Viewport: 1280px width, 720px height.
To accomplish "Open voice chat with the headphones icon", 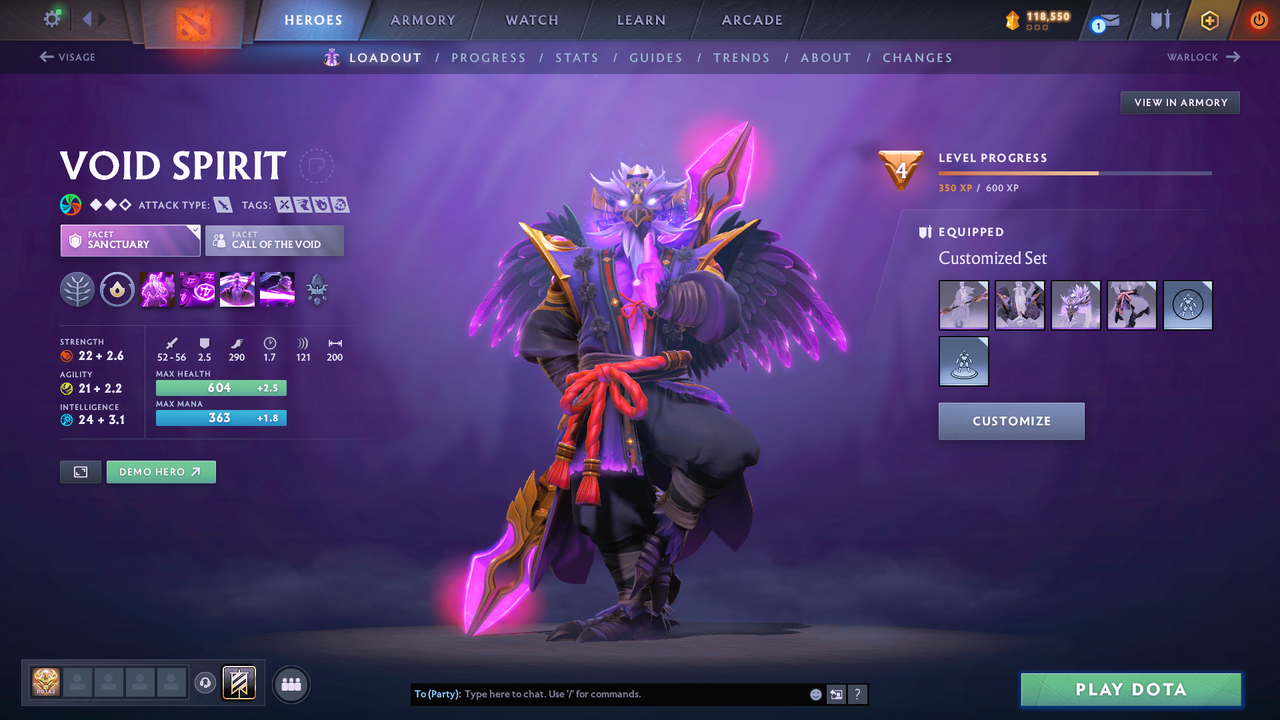I will [x=207, y=682].
